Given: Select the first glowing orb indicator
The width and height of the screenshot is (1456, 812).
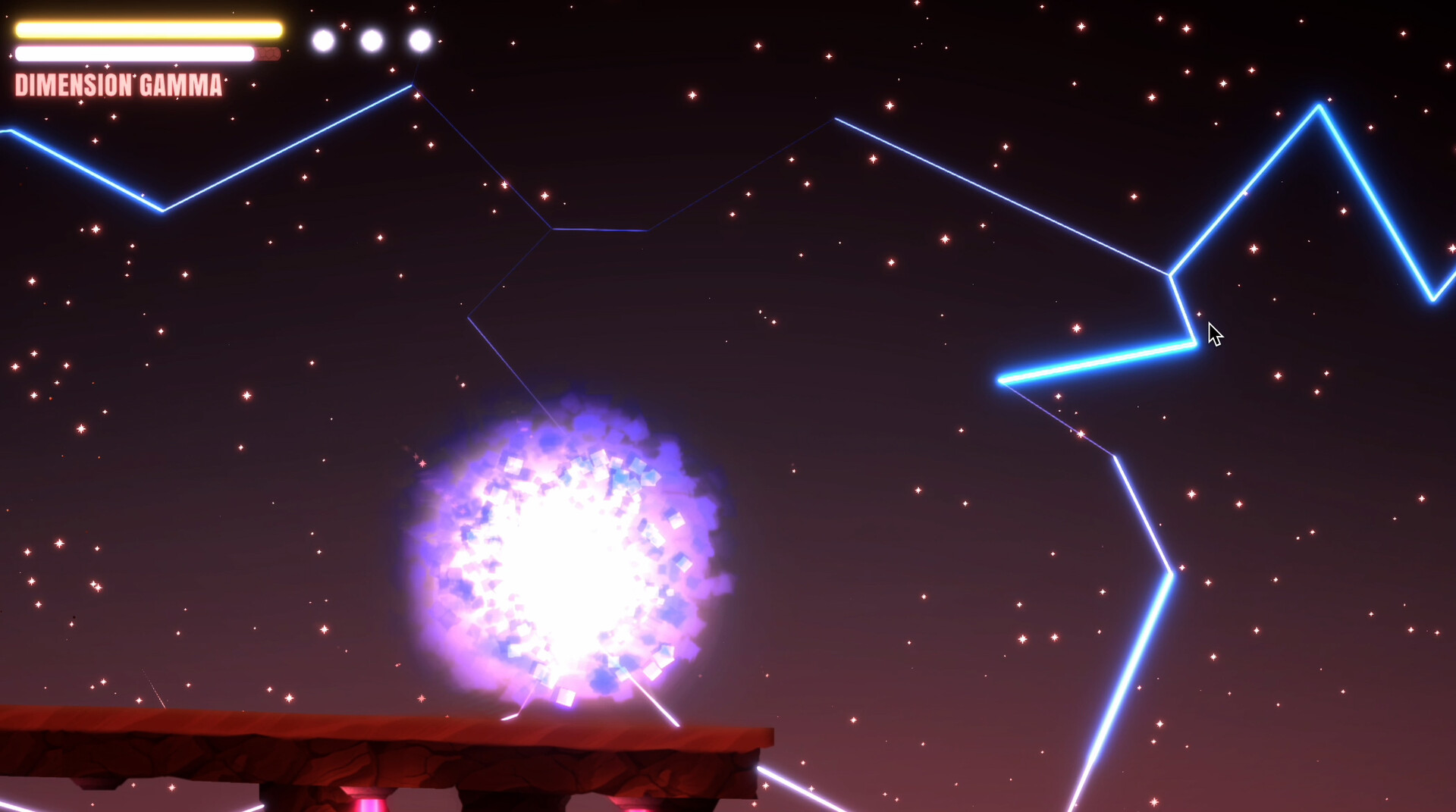Looking at the screenshot, I should (322, 39).
